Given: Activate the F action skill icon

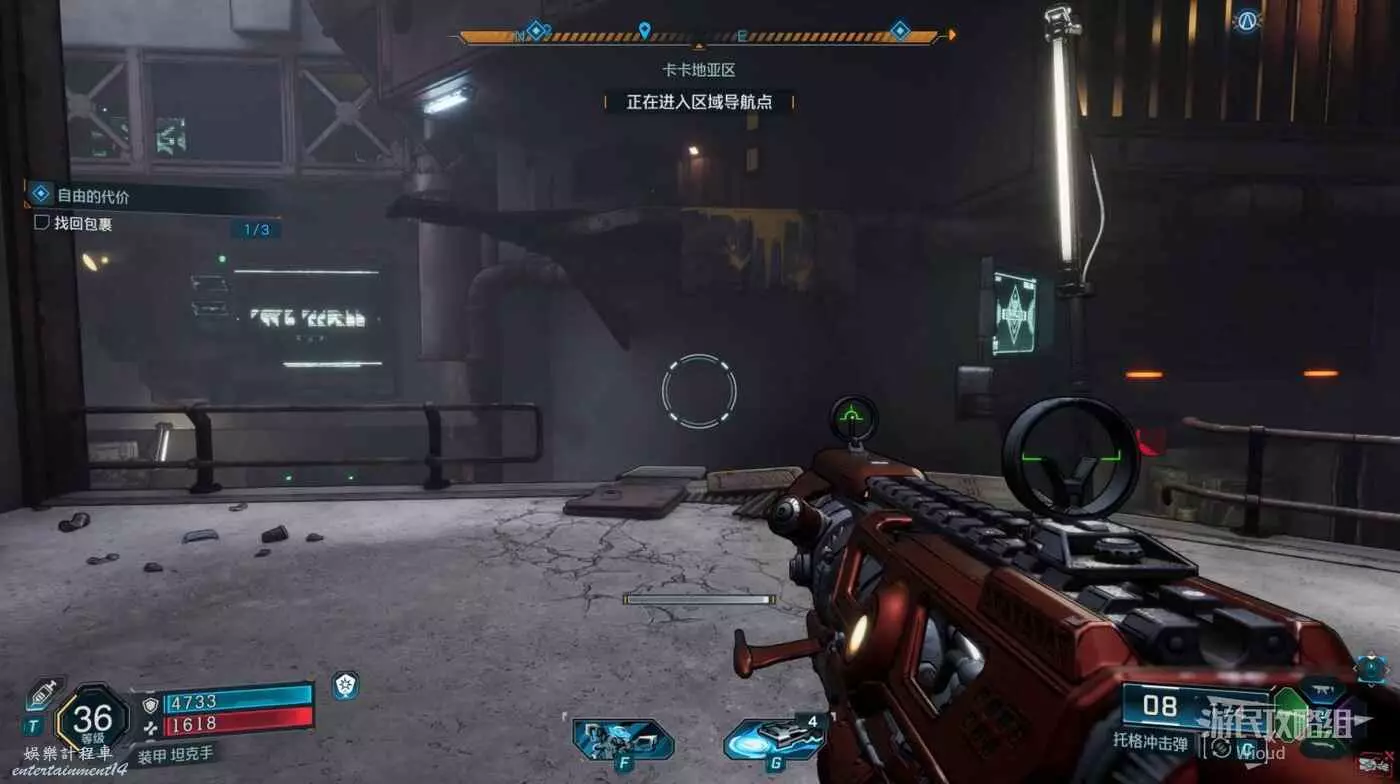Looking at the screenshot, I should pyautogui.click(x=623, y=741).
